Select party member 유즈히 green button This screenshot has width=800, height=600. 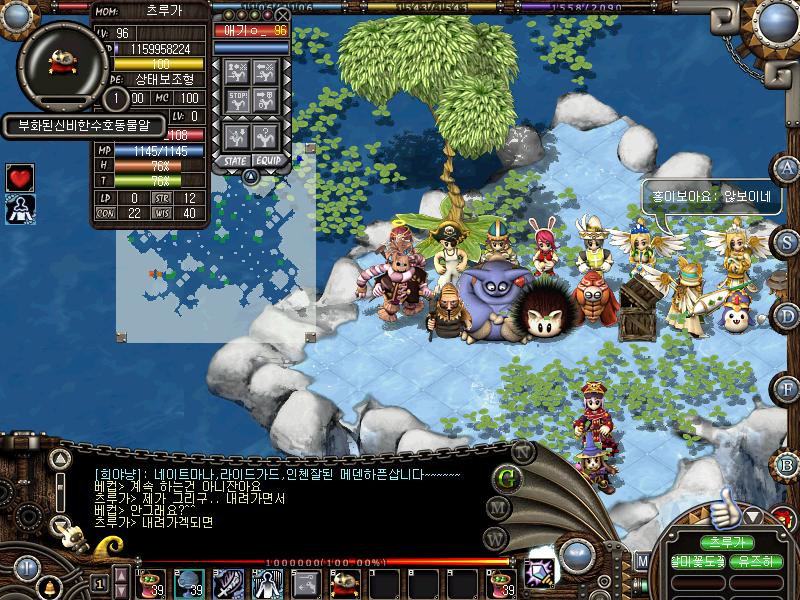(x=755, y=562)
